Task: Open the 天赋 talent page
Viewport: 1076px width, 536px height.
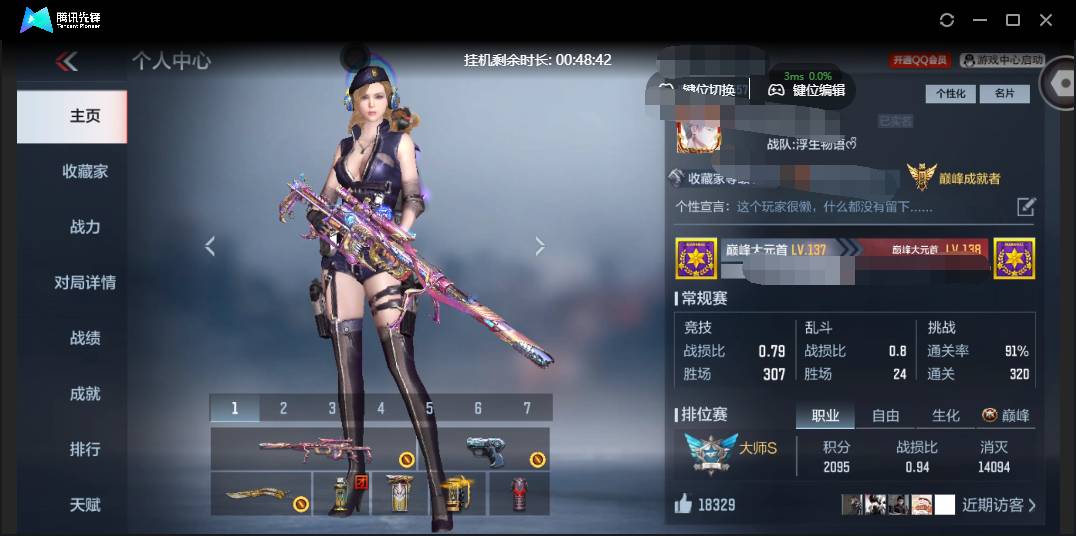Action: [85, 505]
